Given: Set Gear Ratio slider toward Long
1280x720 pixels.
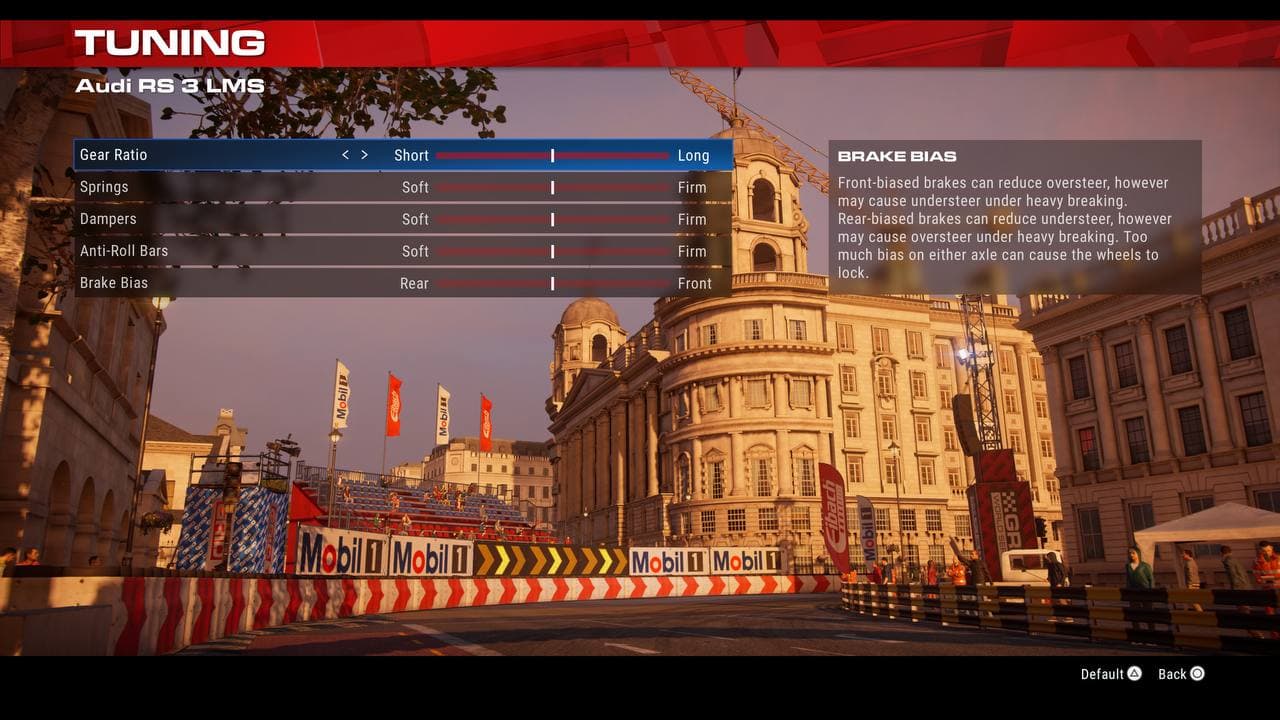Looking at the screenshot, I should tap(640, 155).
